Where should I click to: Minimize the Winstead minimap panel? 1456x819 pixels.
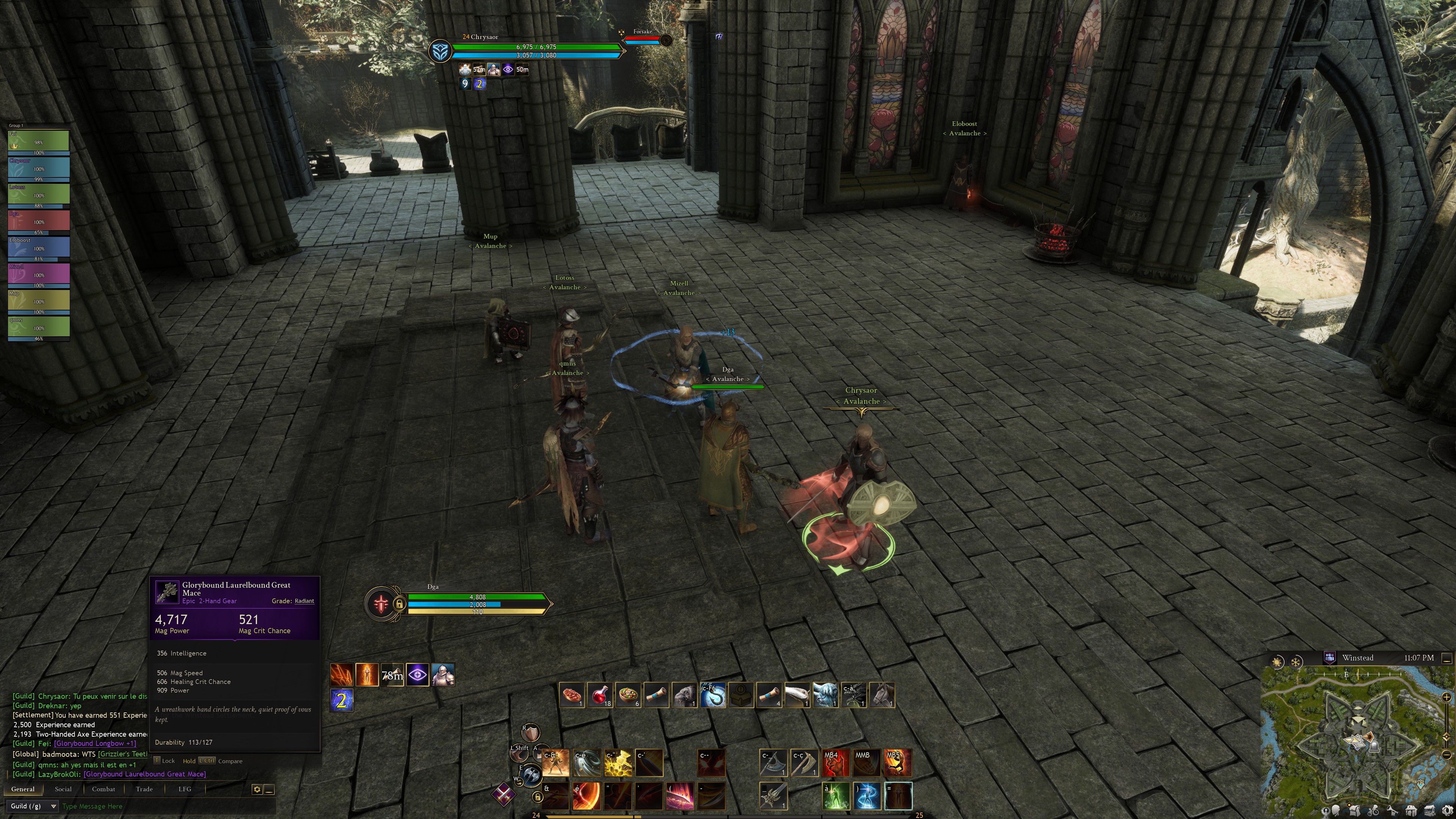coord(1447,659)
